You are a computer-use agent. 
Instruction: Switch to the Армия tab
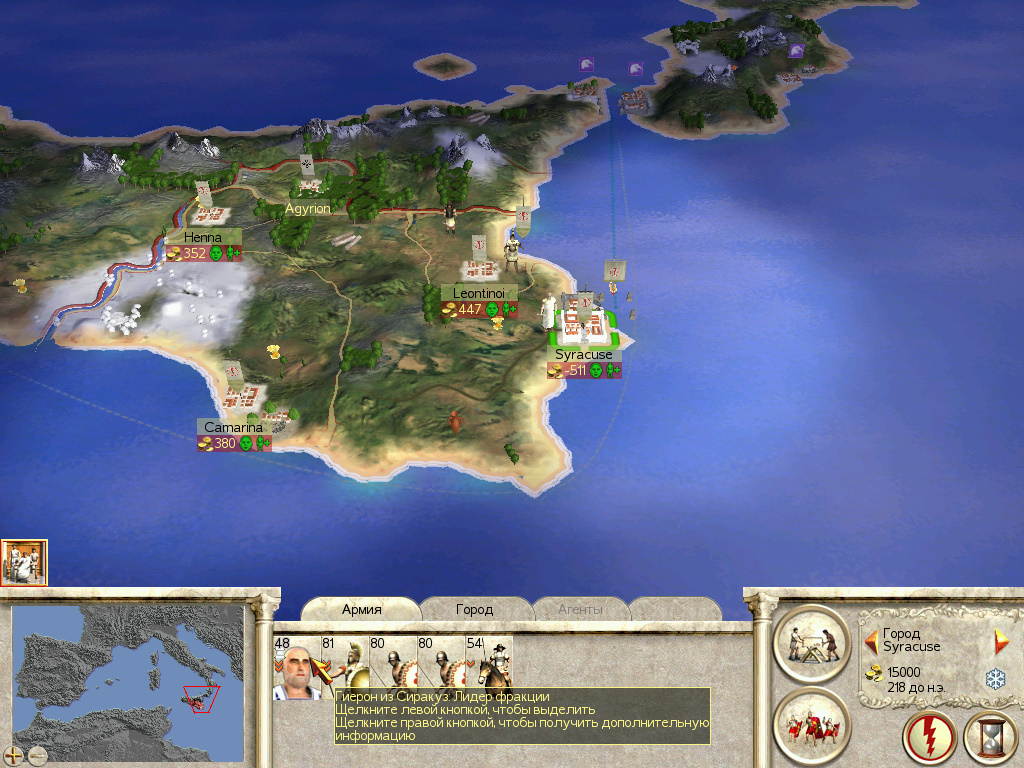coord(362,609)
